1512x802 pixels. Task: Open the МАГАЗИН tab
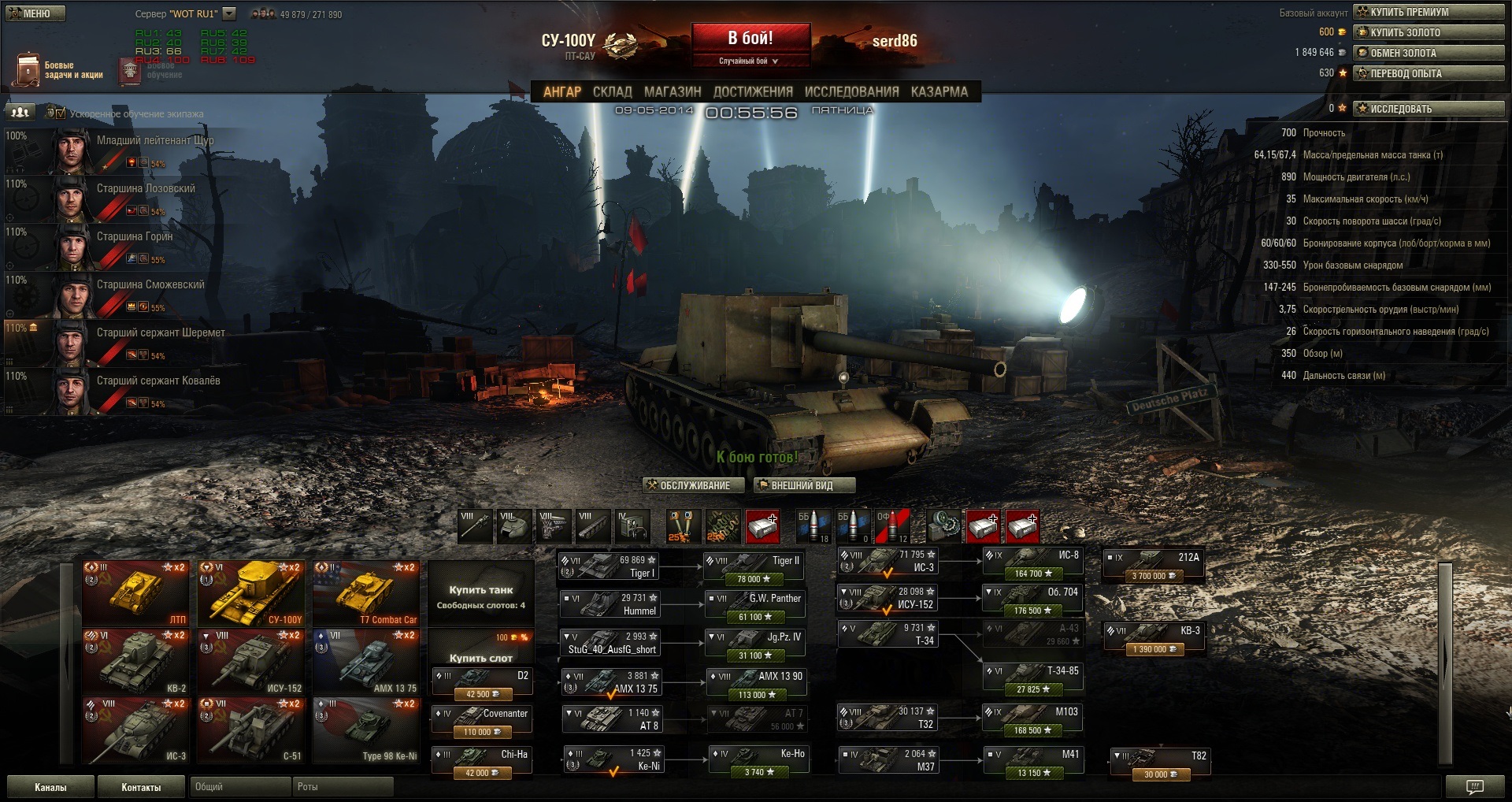pyautogui.click(x=672, y=91)
